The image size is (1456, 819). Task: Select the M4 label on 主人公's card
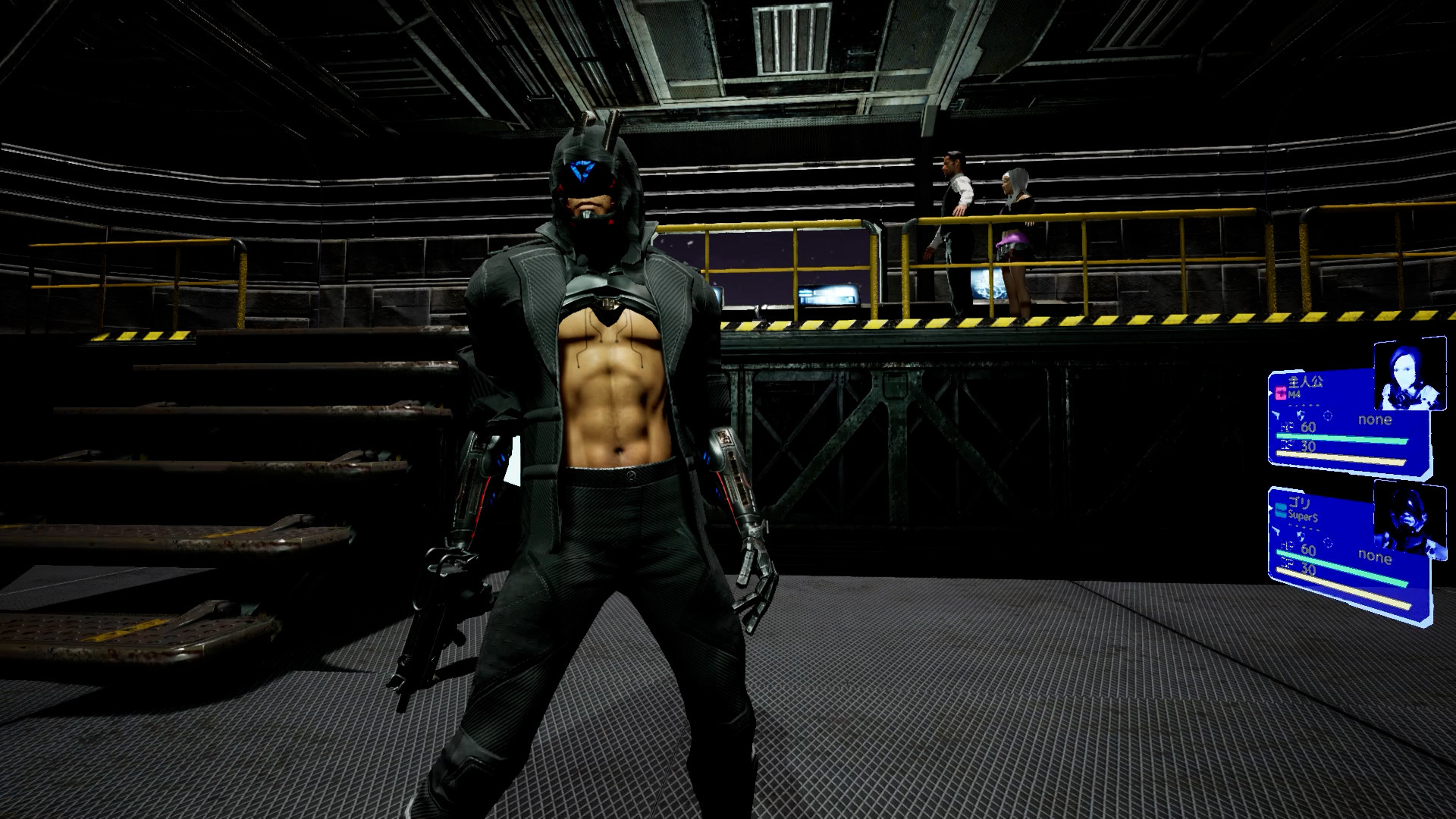point(1295,395)
